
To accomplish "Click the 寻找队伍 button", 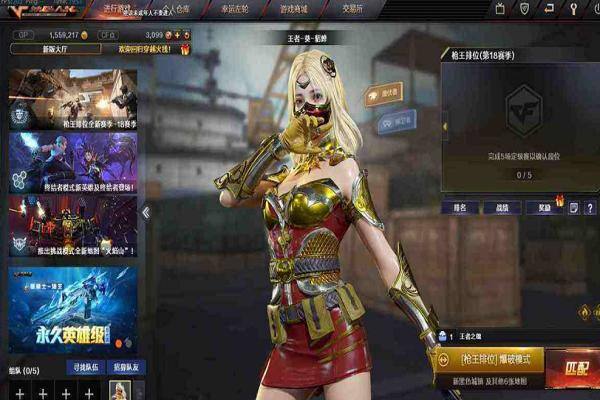I will click(83, 367).
